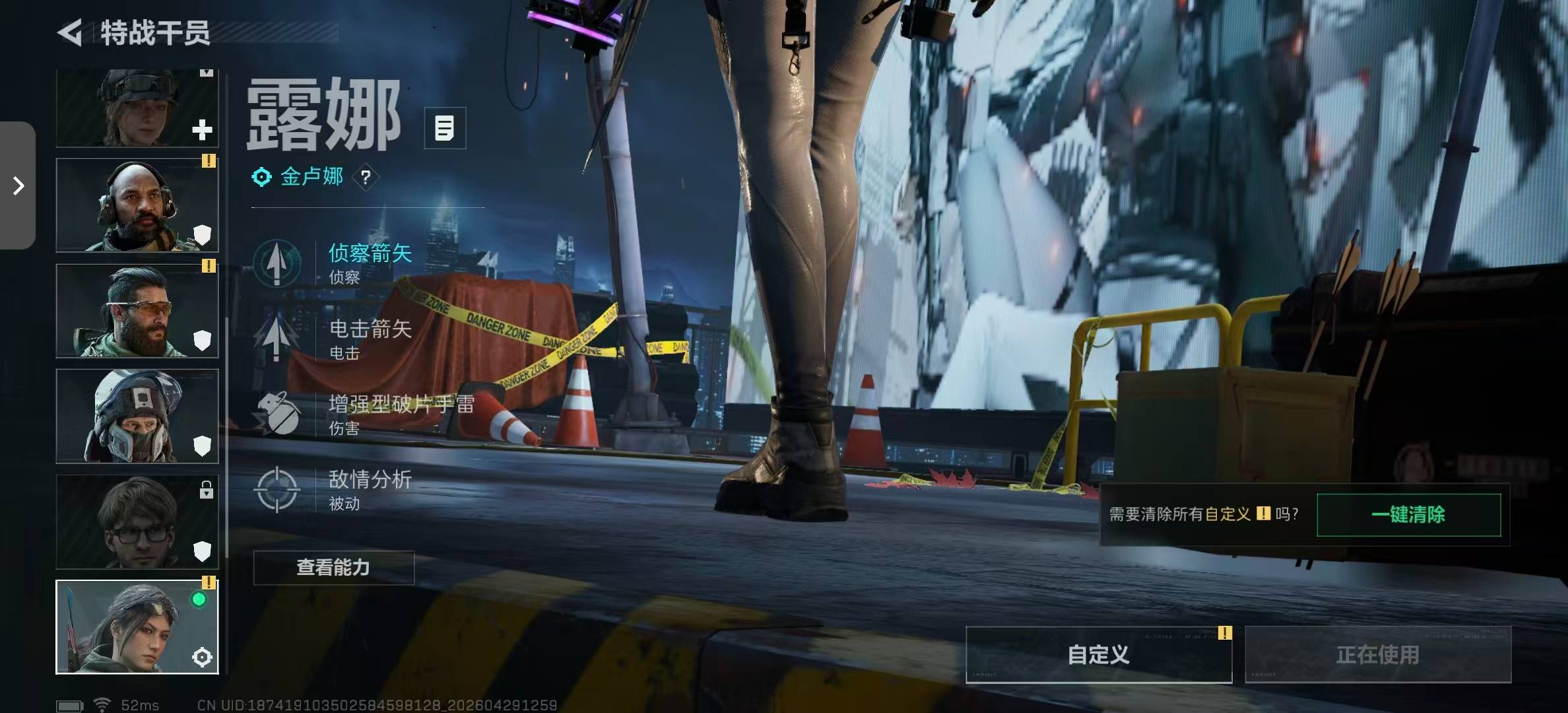This screenshot has height=713, width=1568.
Task: Go back using the arrow beside 特战干员
Action: [x=70, y=32]
